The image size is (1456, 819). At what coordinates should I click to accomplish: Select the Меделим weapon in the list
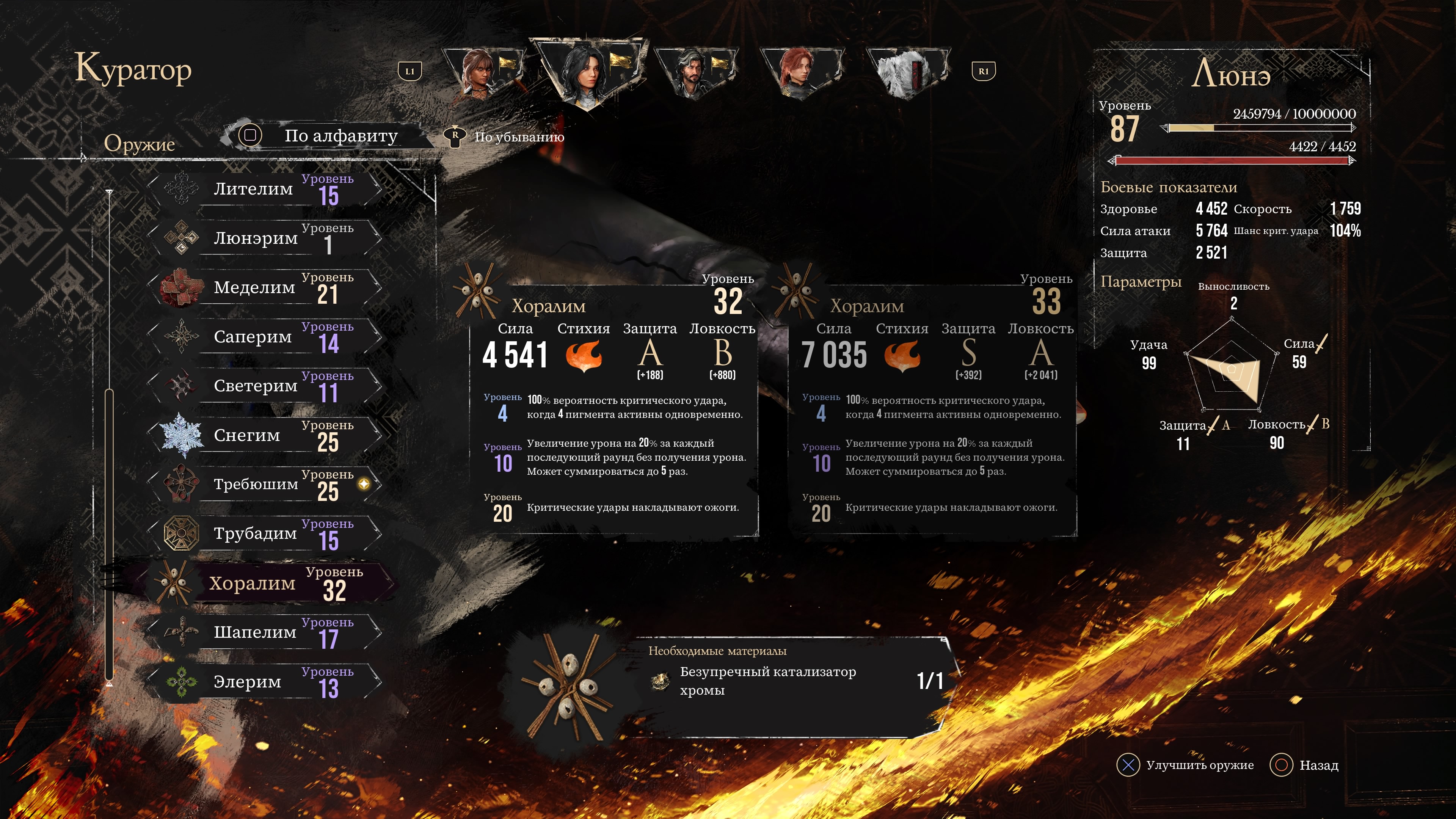pyautogui.click(x=266, y=287)
